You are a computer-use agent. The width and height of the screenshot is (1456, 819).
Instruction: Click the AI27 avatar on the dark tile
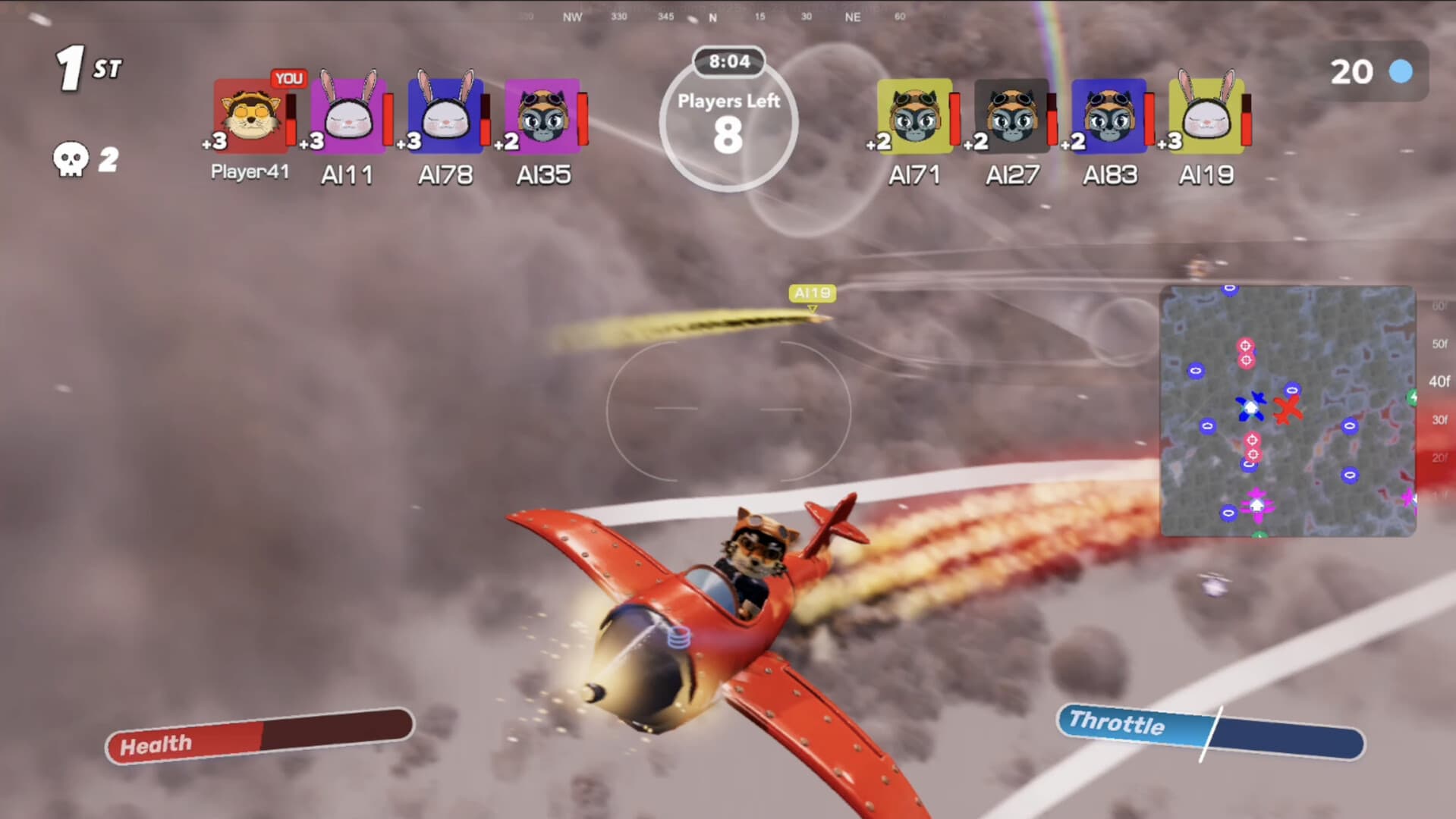[1011, 115]
